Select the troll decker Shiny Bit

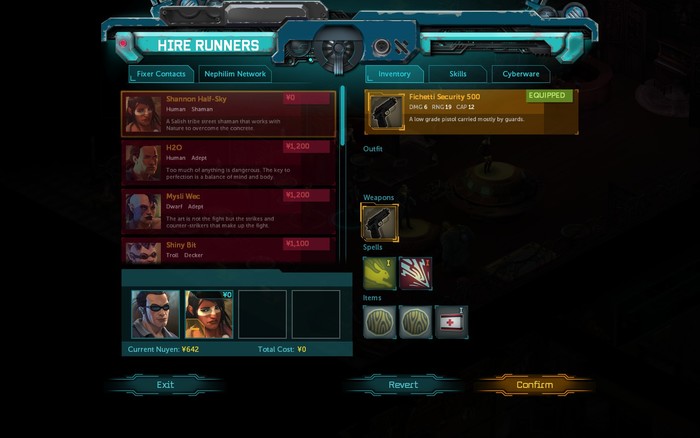click(x=228, y=251)
